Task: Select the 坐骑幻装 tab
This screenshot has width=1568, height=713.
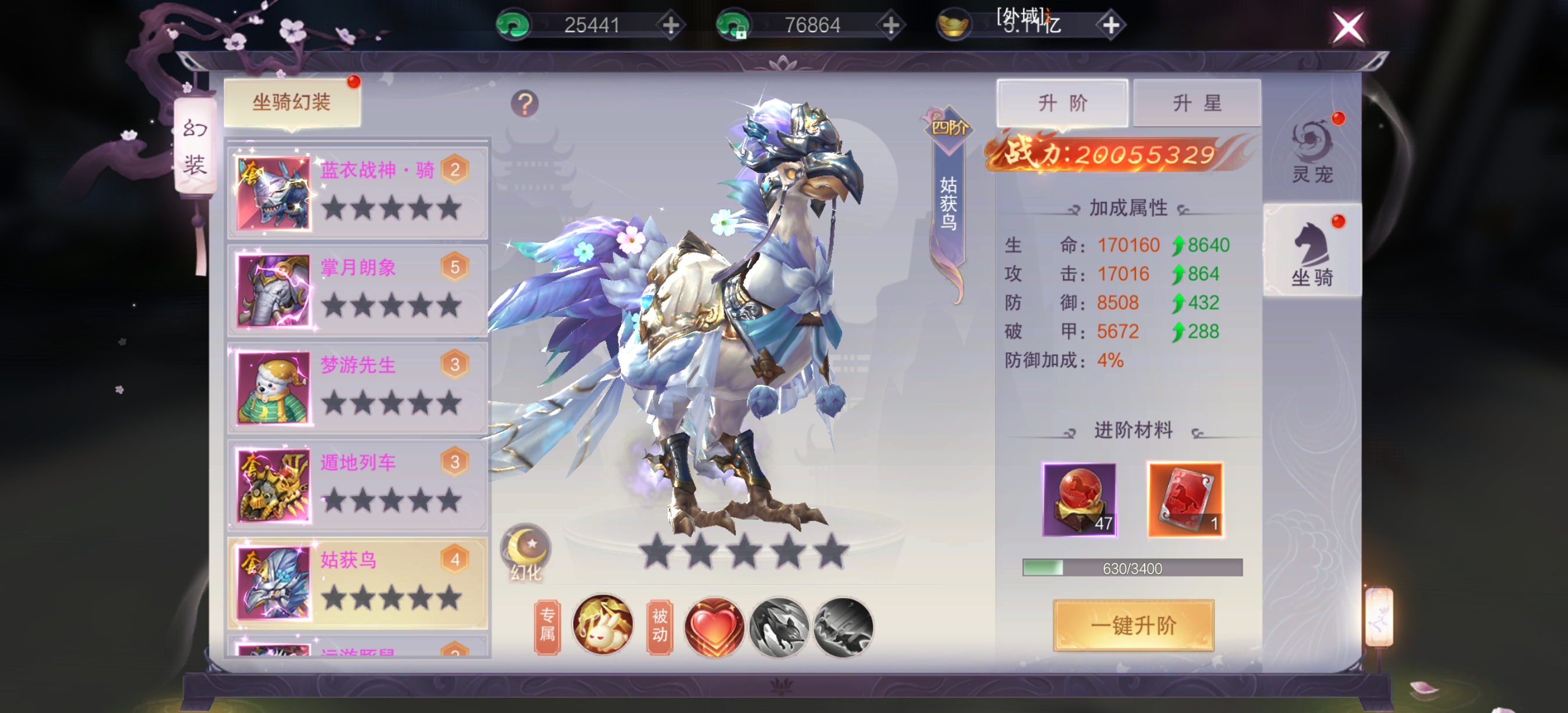Action: (292, 102)
